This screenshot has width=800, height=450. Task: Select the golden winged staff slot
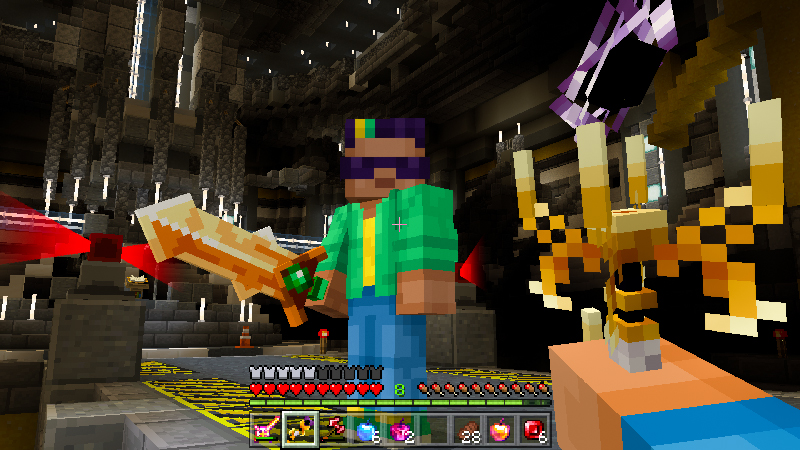[299, 429]
